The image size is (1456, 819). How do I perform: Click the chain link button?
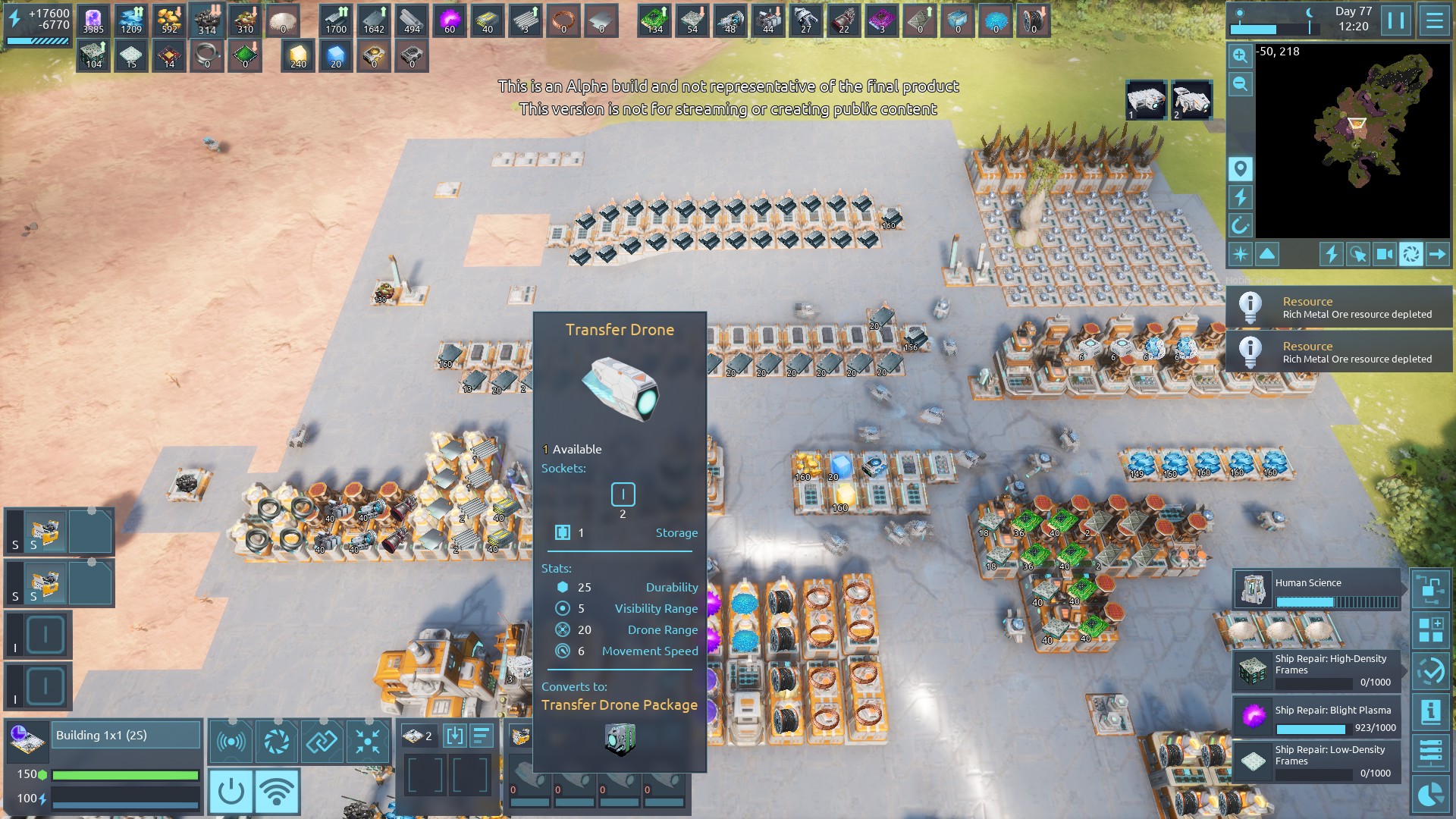click(322, 741)
